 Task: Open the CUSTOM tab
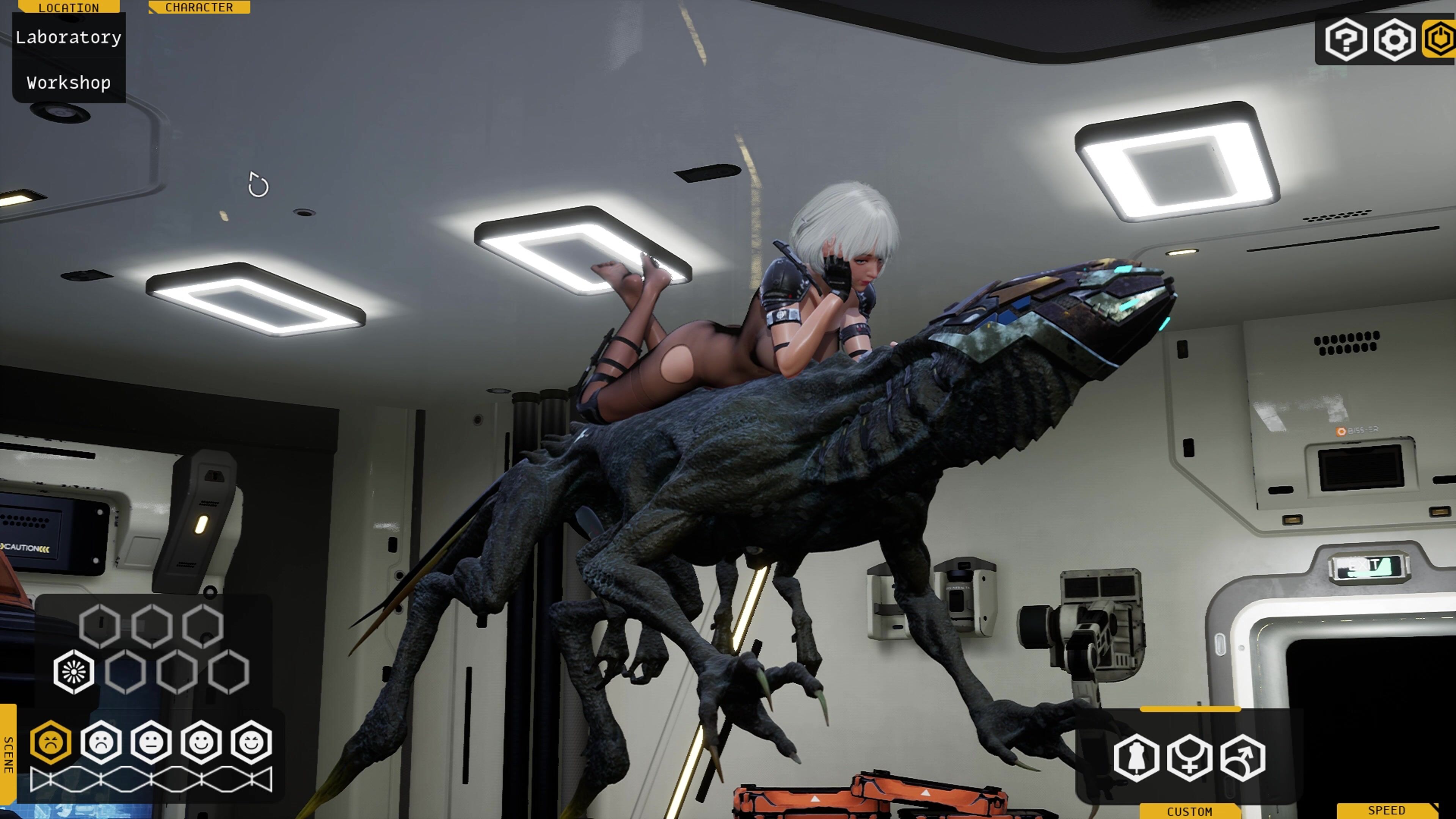(x=1189, y=811)
